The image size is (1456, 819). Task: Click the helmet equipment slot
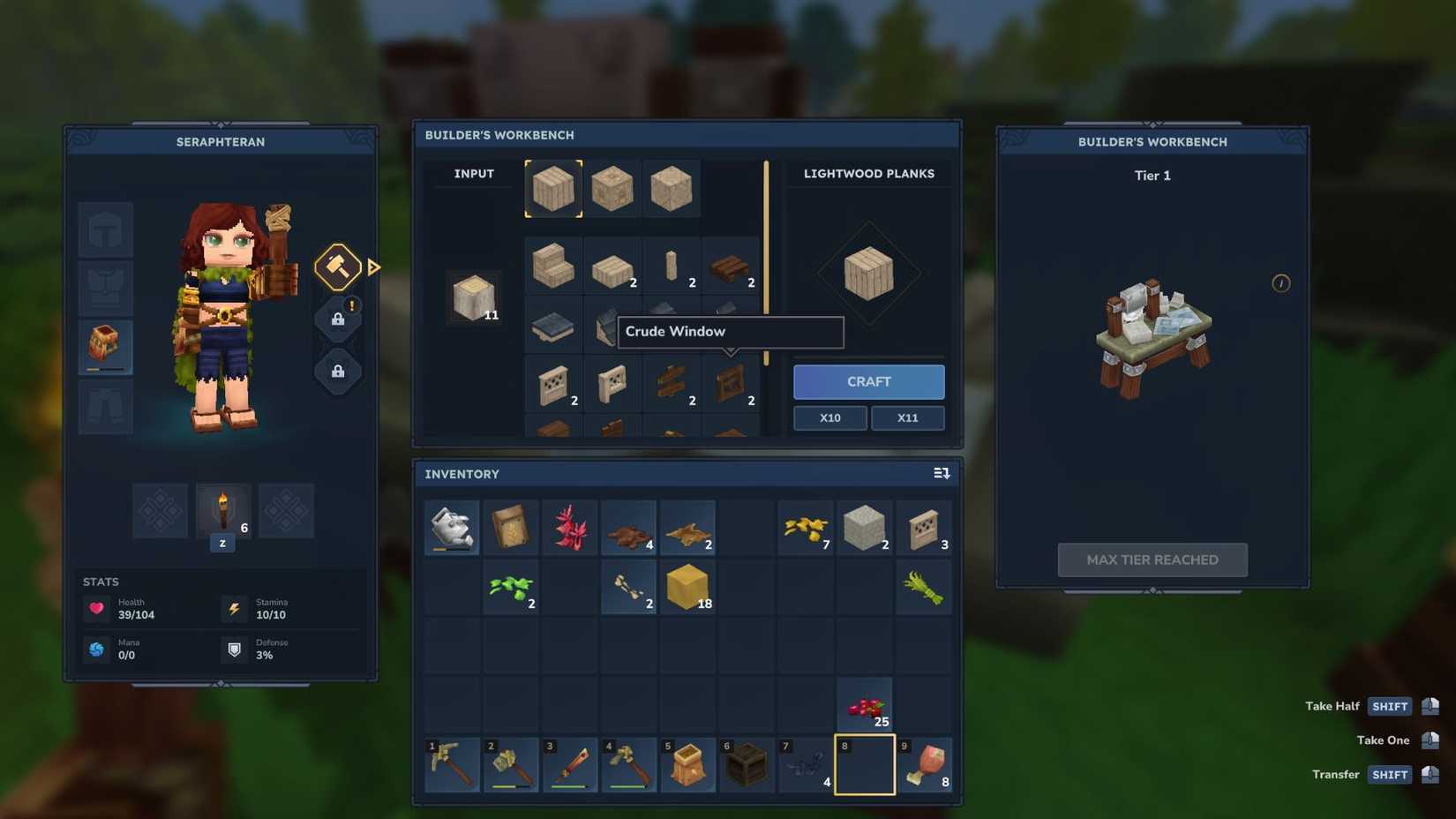(x=105, y=228)
